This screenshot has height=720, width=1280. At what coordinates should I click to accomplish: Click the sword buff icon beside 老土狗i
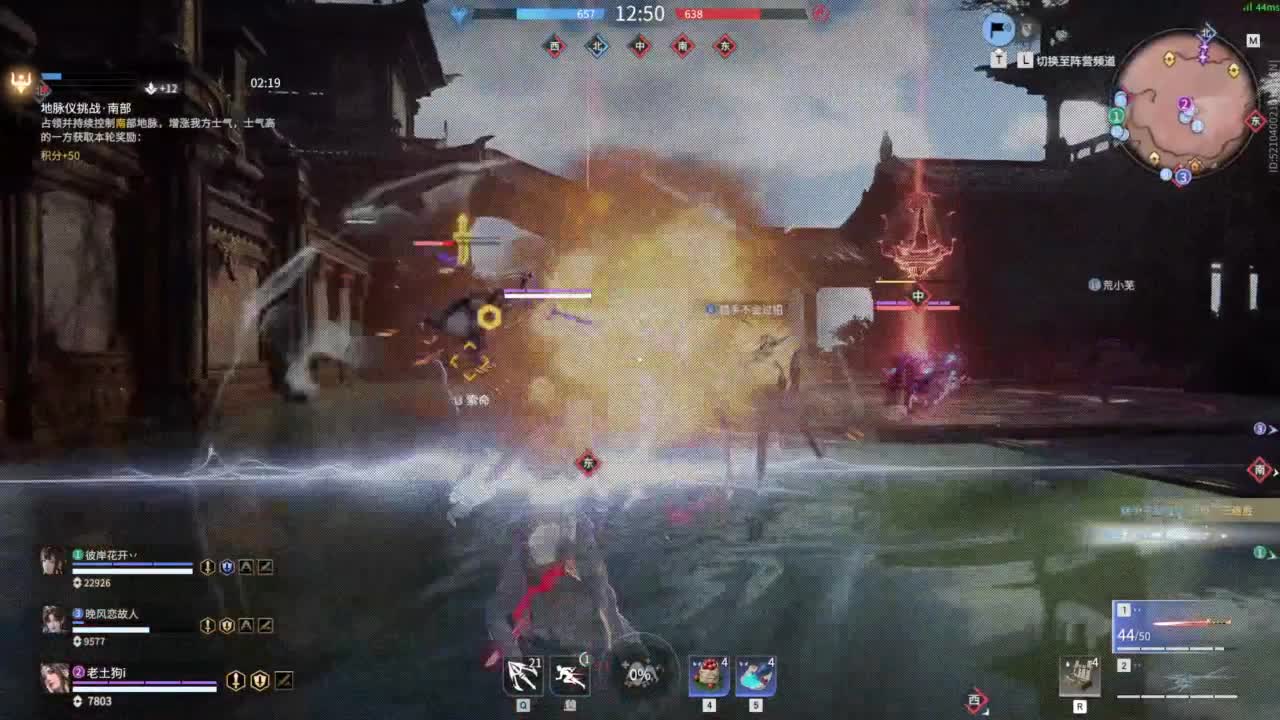pos(236,679)
